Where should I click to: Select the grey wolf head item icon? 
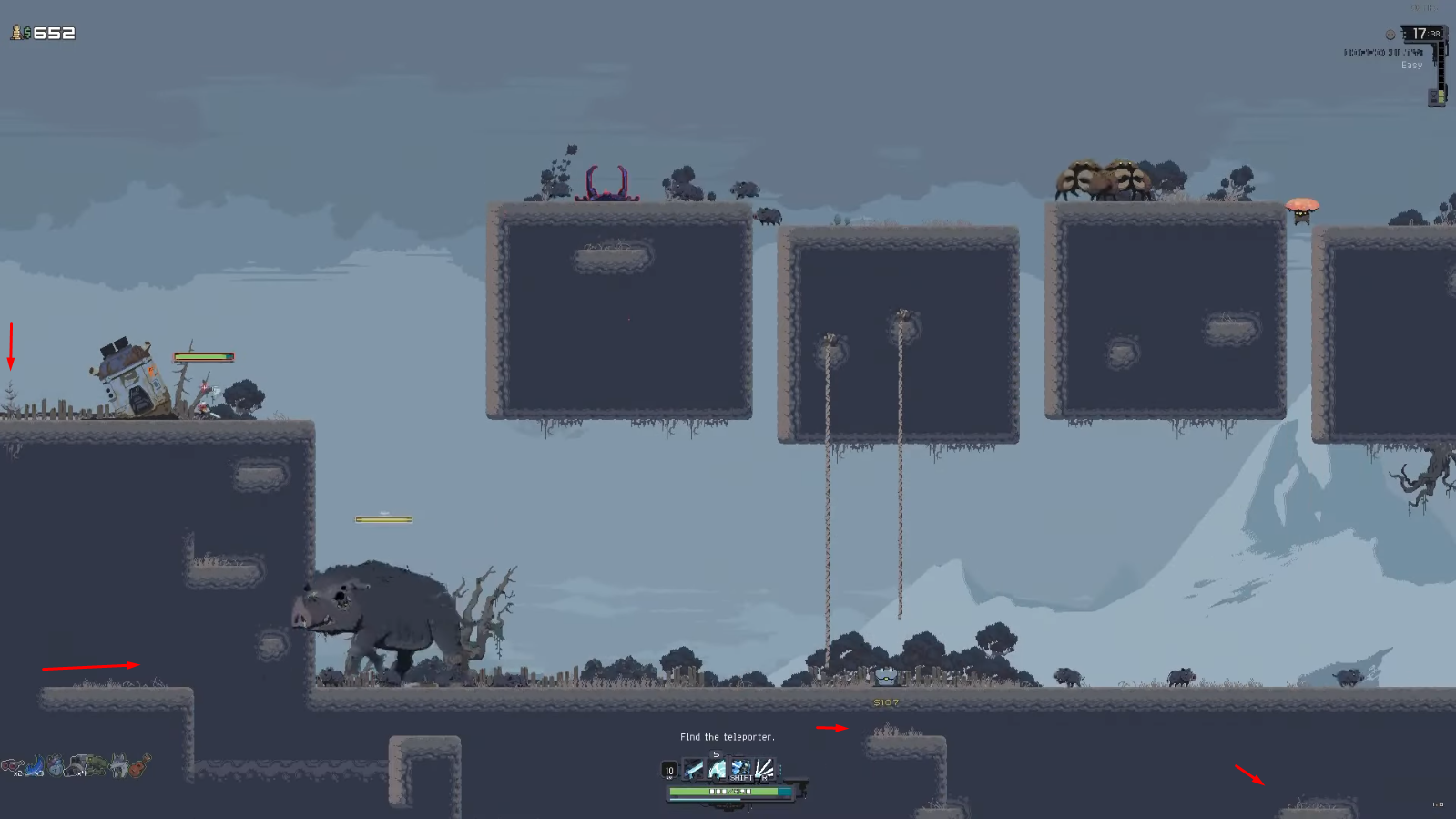click(x=118, y=766)
